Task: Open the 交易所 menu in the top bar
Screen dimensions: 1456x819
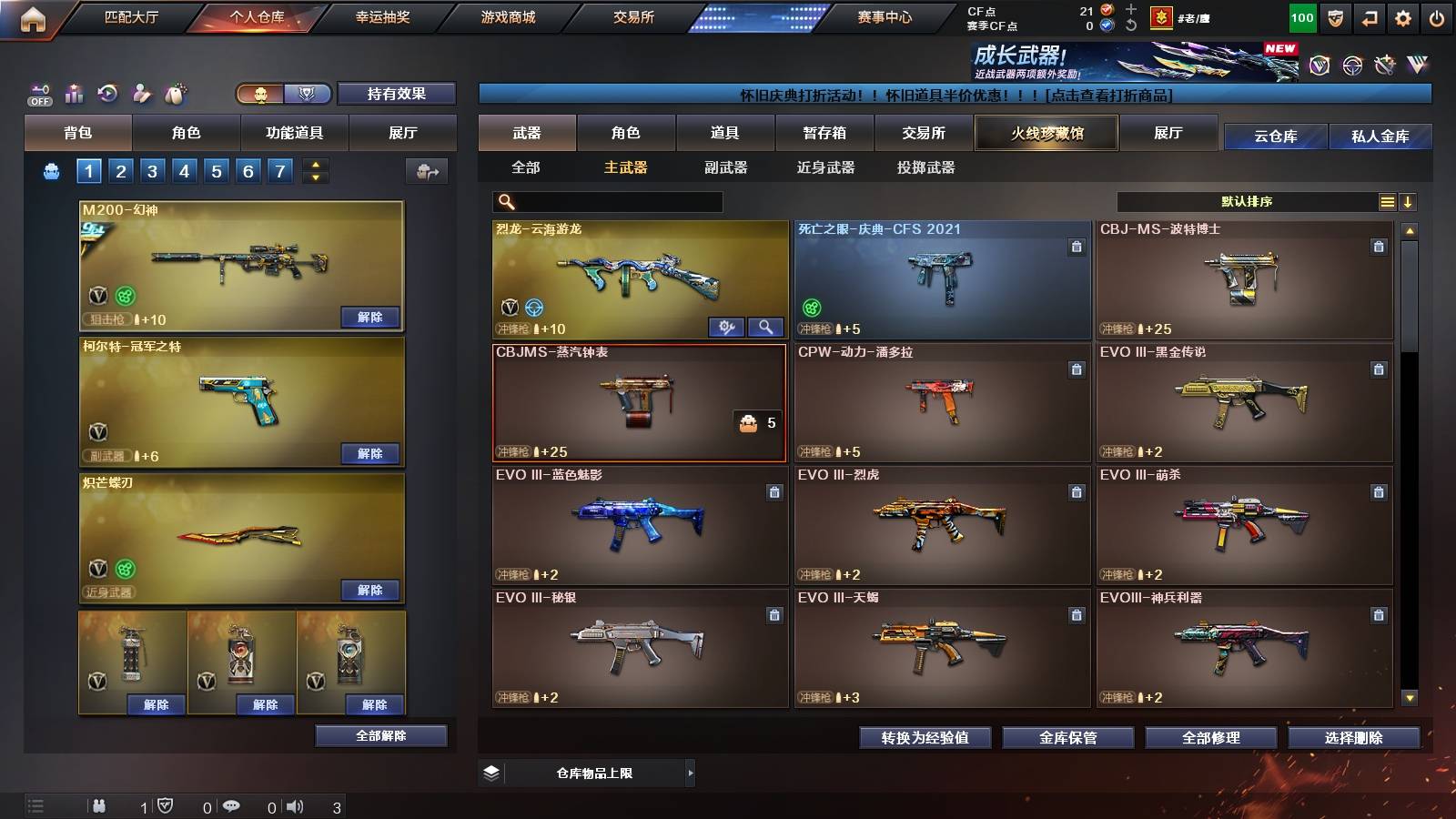Action: [x=635, y=16]
